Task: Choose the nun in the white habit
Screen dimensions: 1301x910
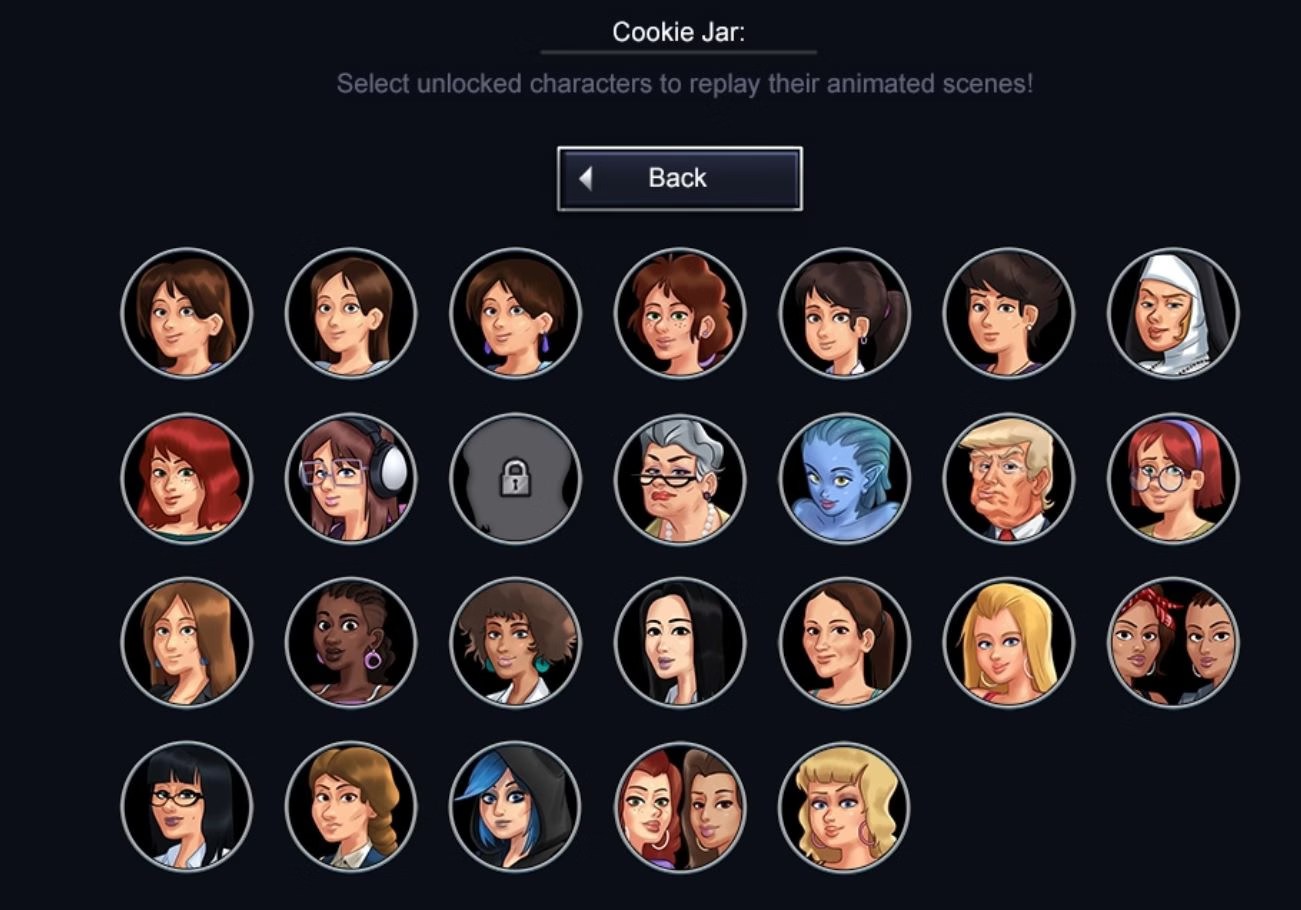Action: coord(1173,314)
